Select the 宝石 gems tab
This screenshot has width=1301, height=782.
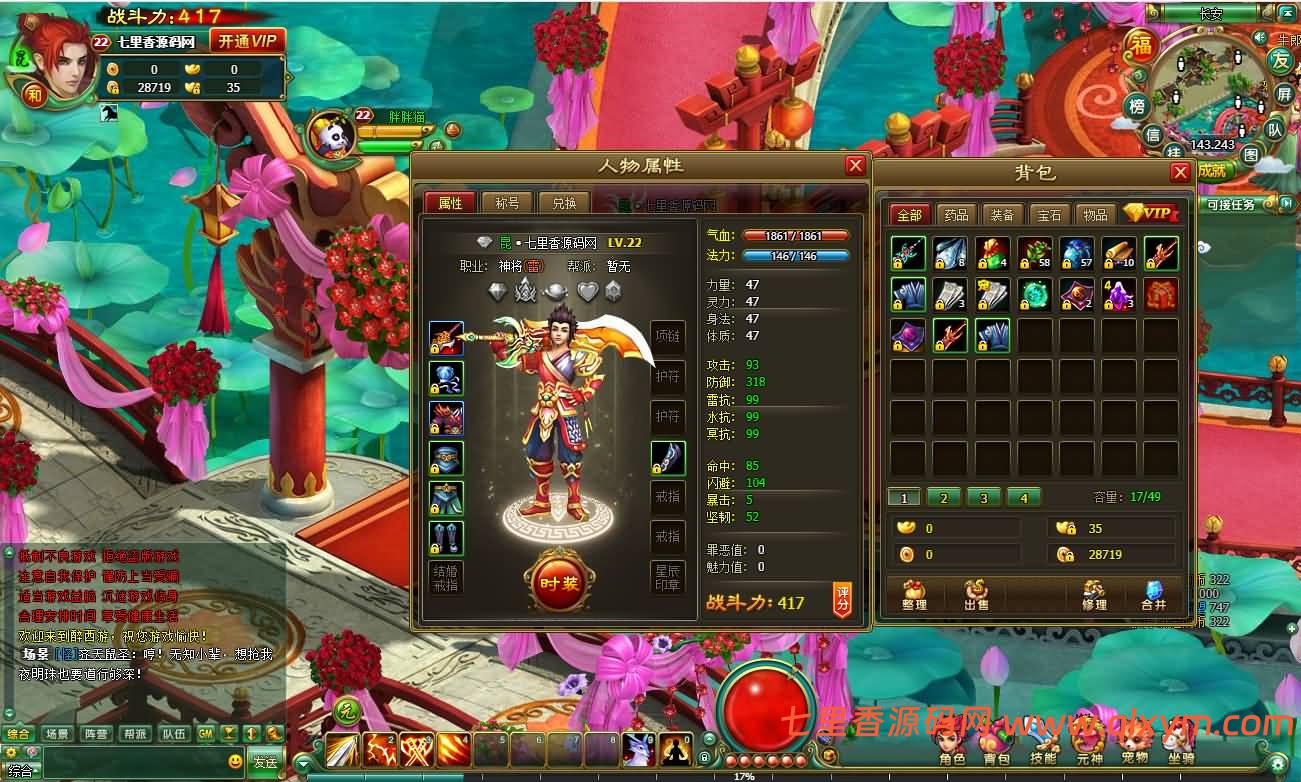click(x=1049, y=215)
